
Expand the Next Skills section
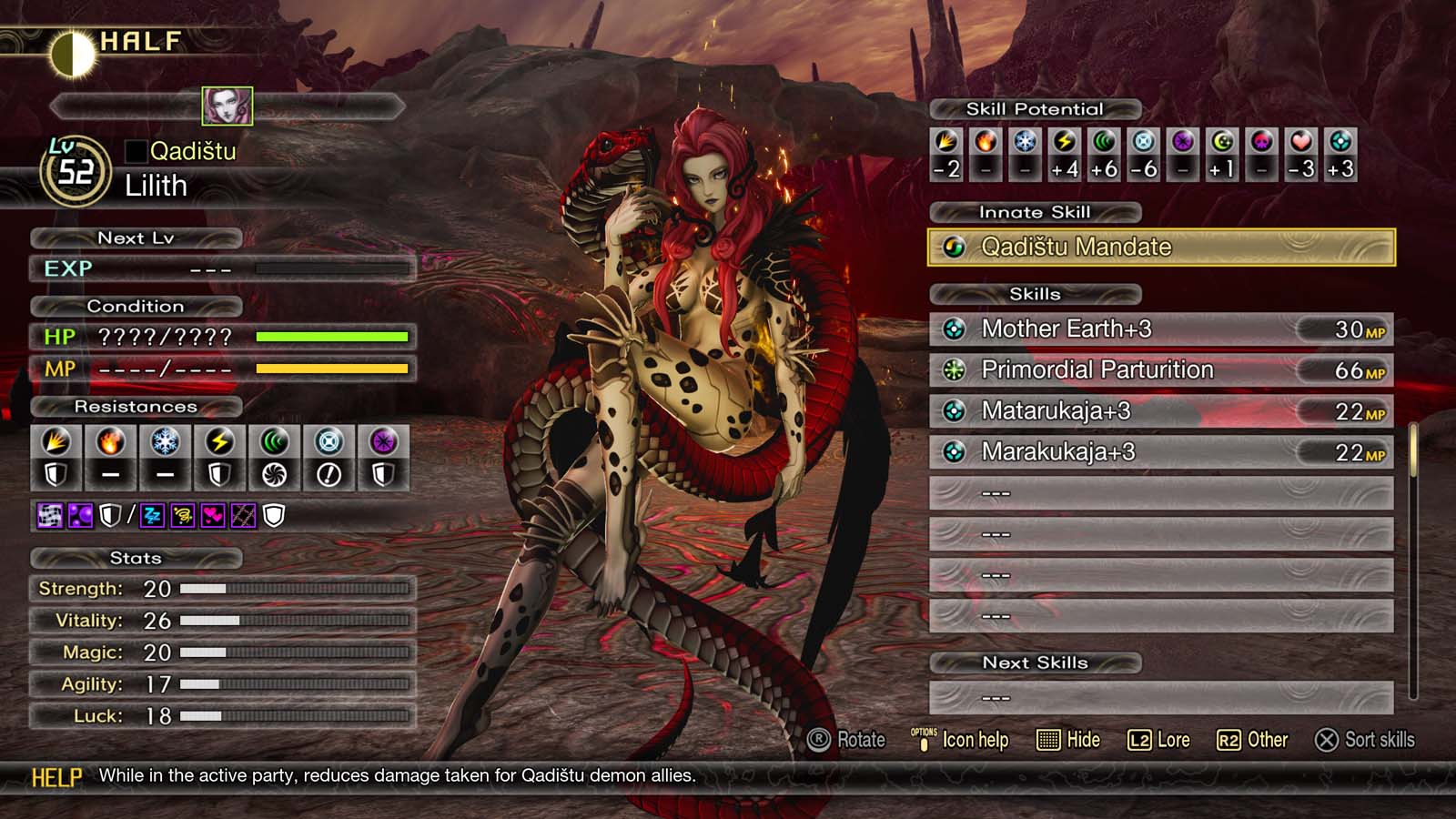[x=1035, y=662]
